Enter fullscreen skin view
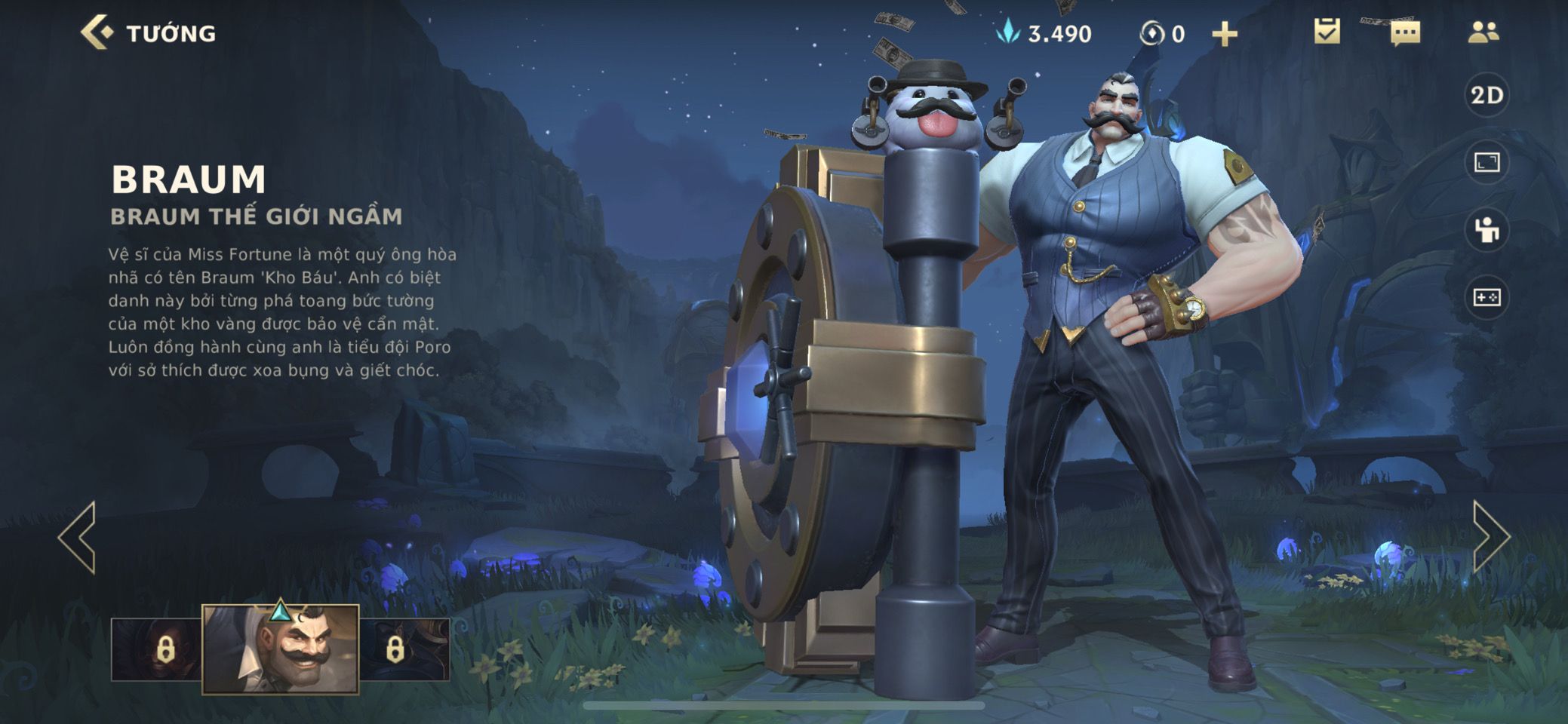Viewport: 1568px width, 724px height. tap(1487, 162)
